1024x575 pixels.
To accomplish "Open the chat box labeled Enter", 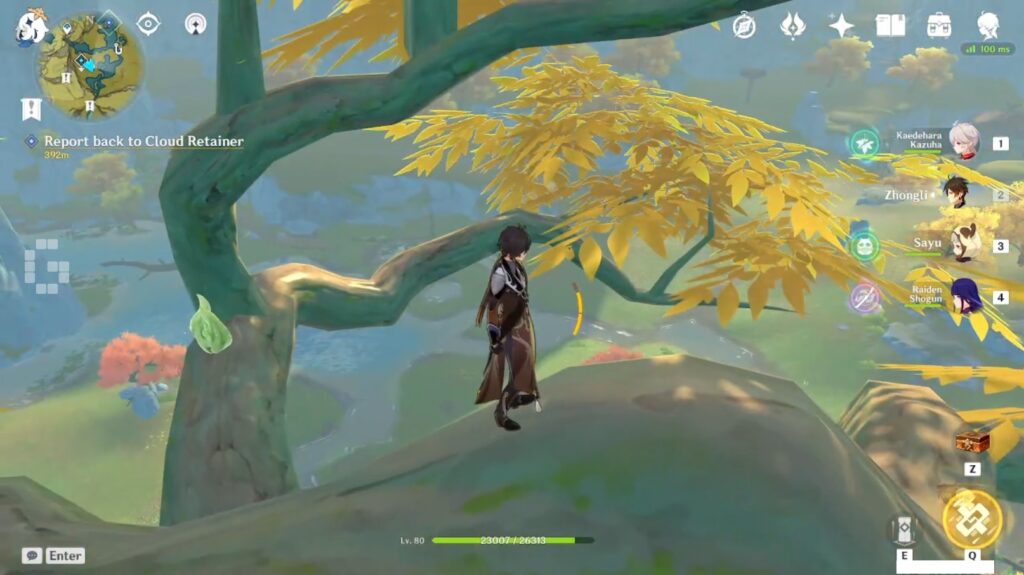I will 53,555.
